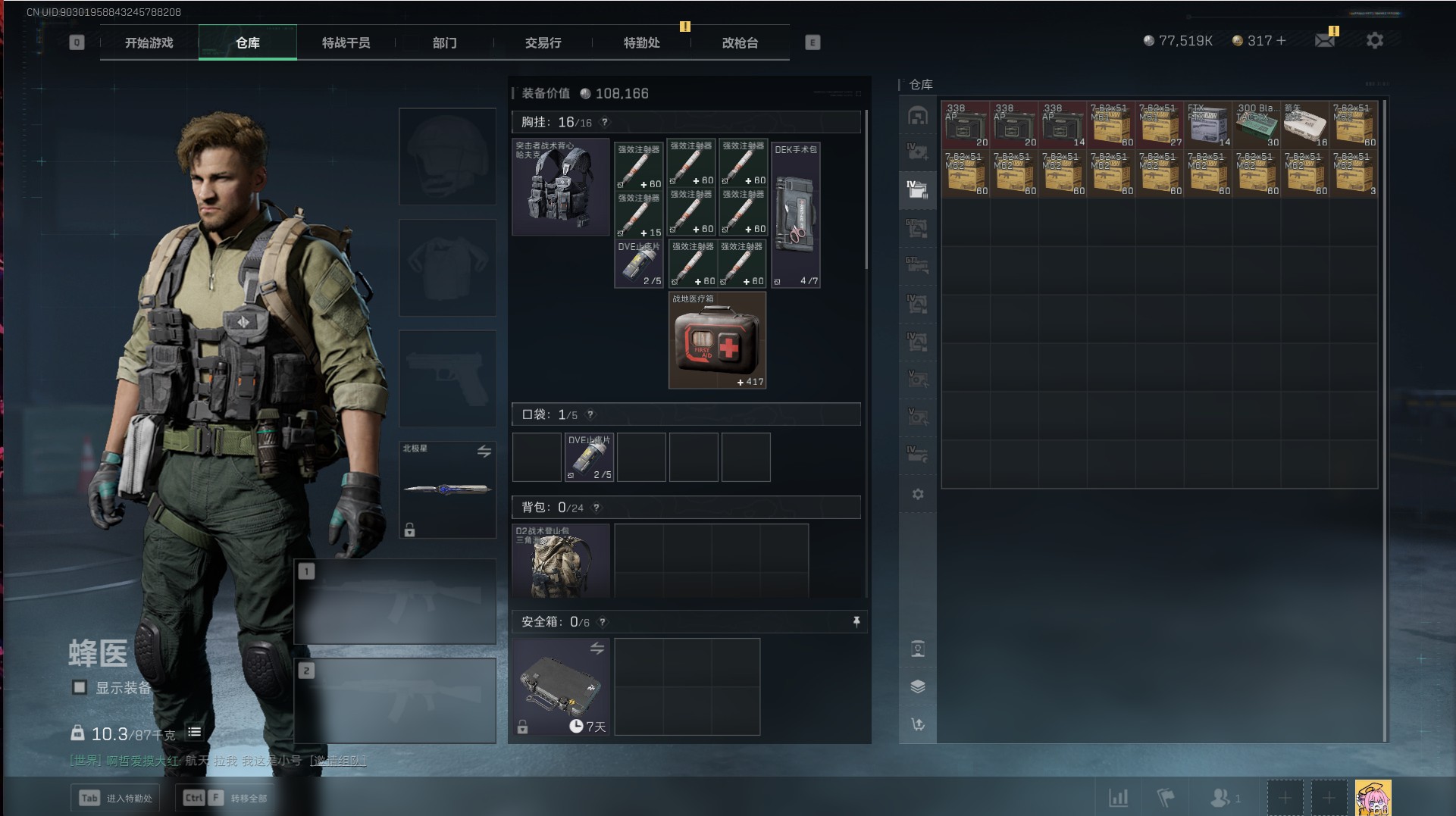Screen dimensions: 1456x816
Task: Go to the 部门 tab
Action: point(445,43)
